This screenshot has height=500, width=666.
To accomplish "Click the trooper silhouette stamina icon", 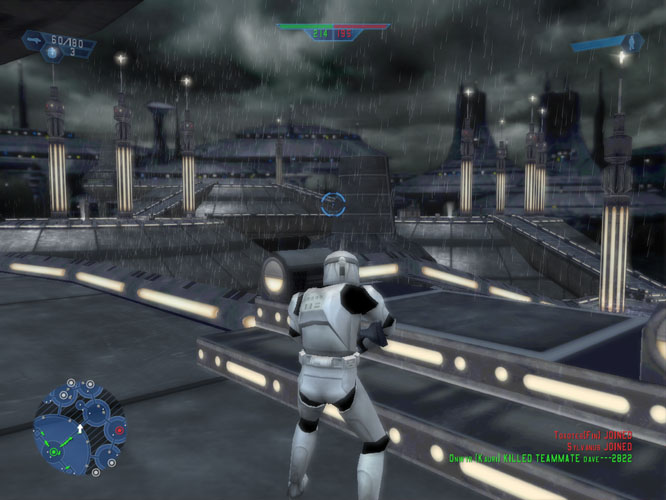I will [x=632, y=42].
